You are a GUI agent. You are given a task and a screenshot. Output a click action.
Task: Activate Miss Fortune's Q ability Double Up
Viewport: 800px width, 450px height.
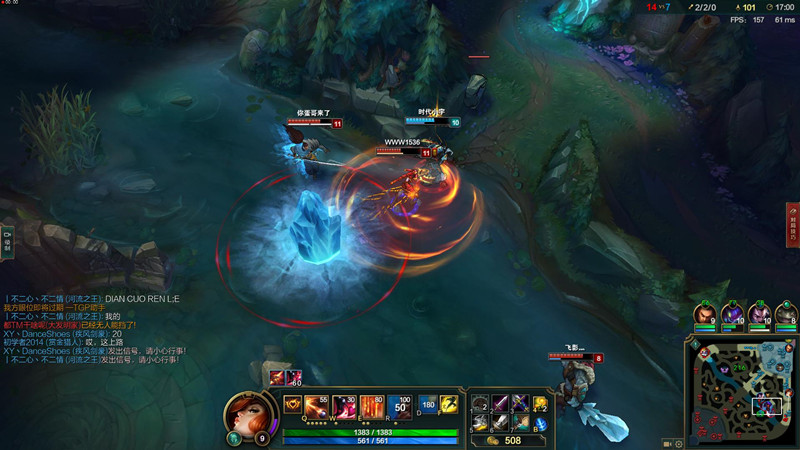[x=316, y=405]
